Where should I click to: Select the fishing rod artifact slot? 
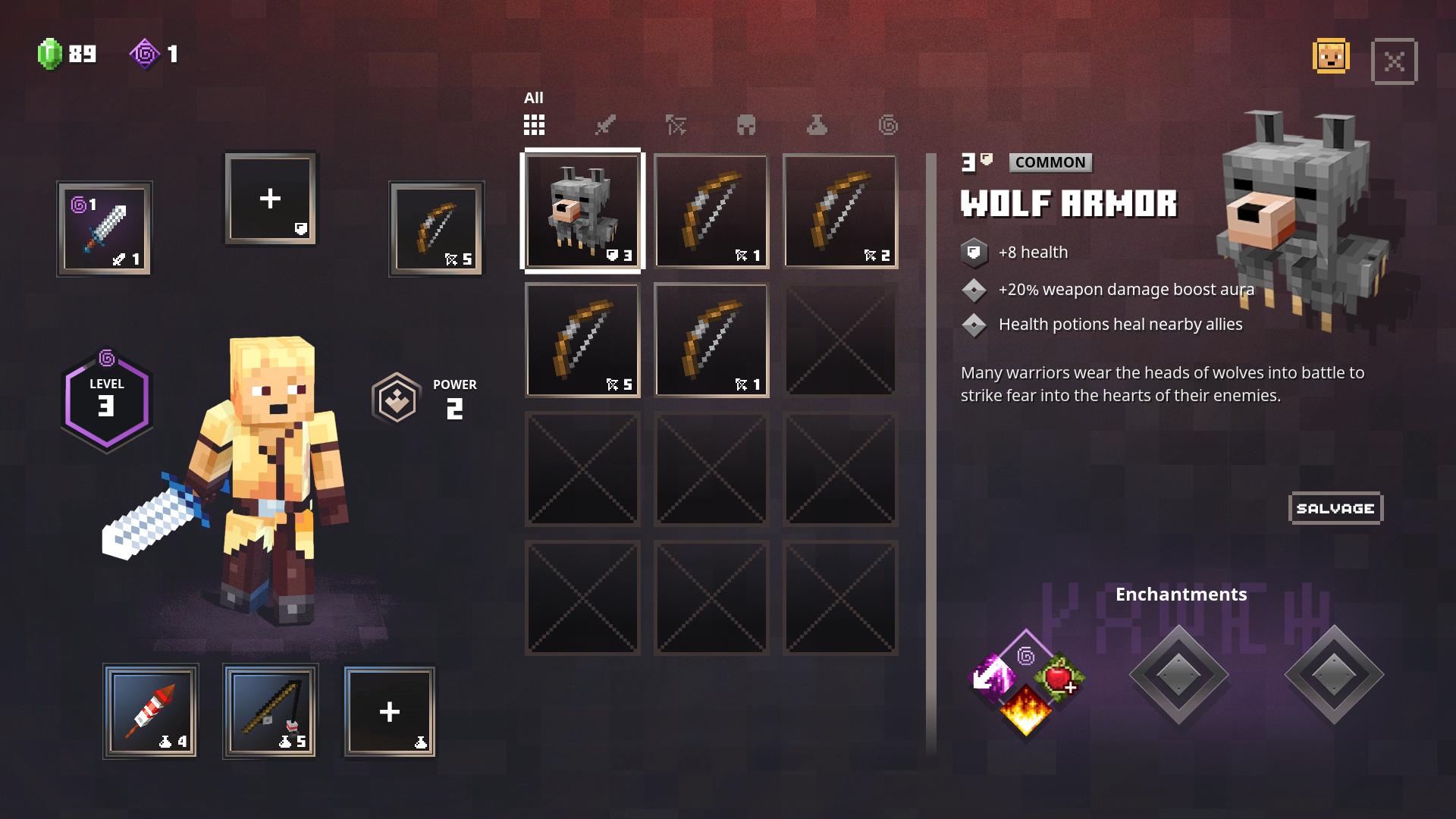coord(270,711)
